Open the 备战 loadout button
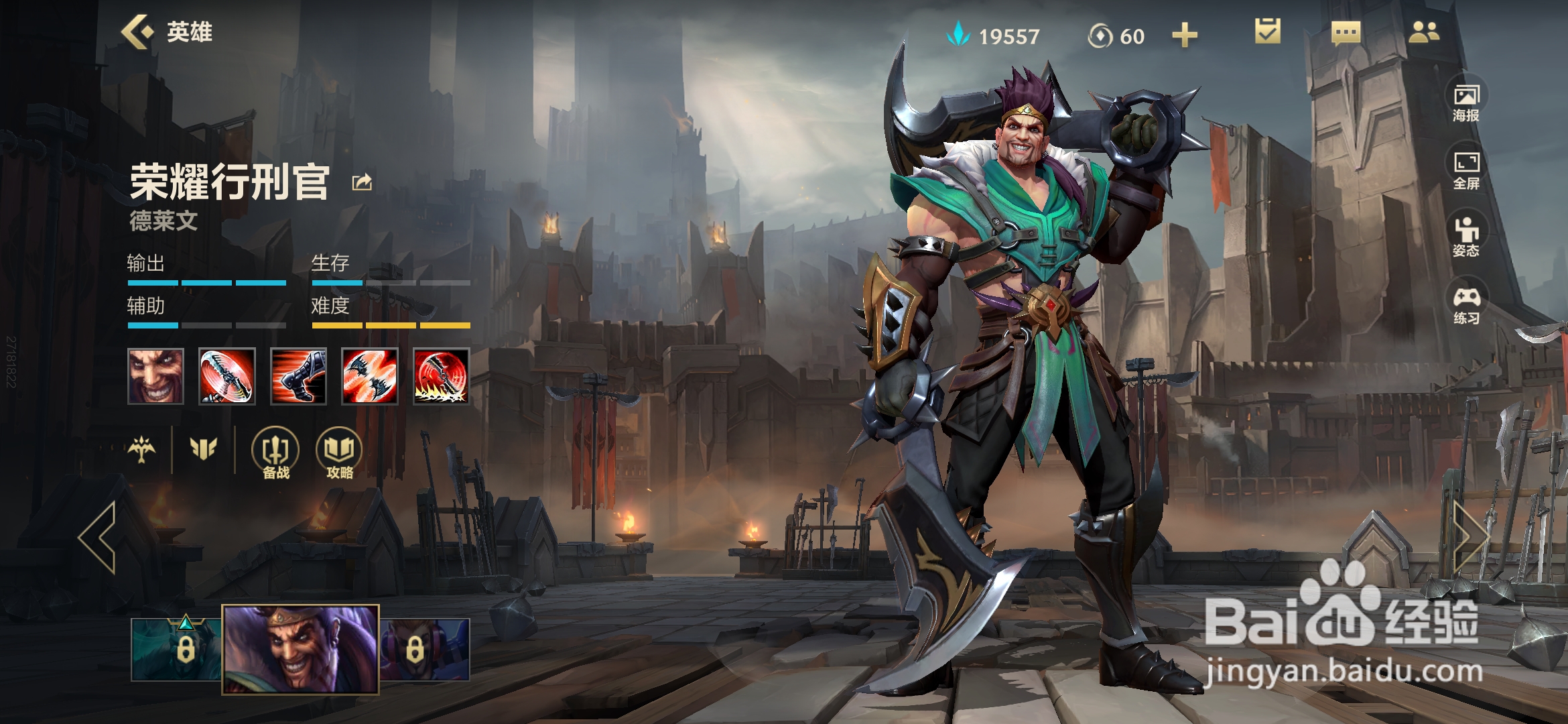 pyautogui.click(x=275, y=453)
